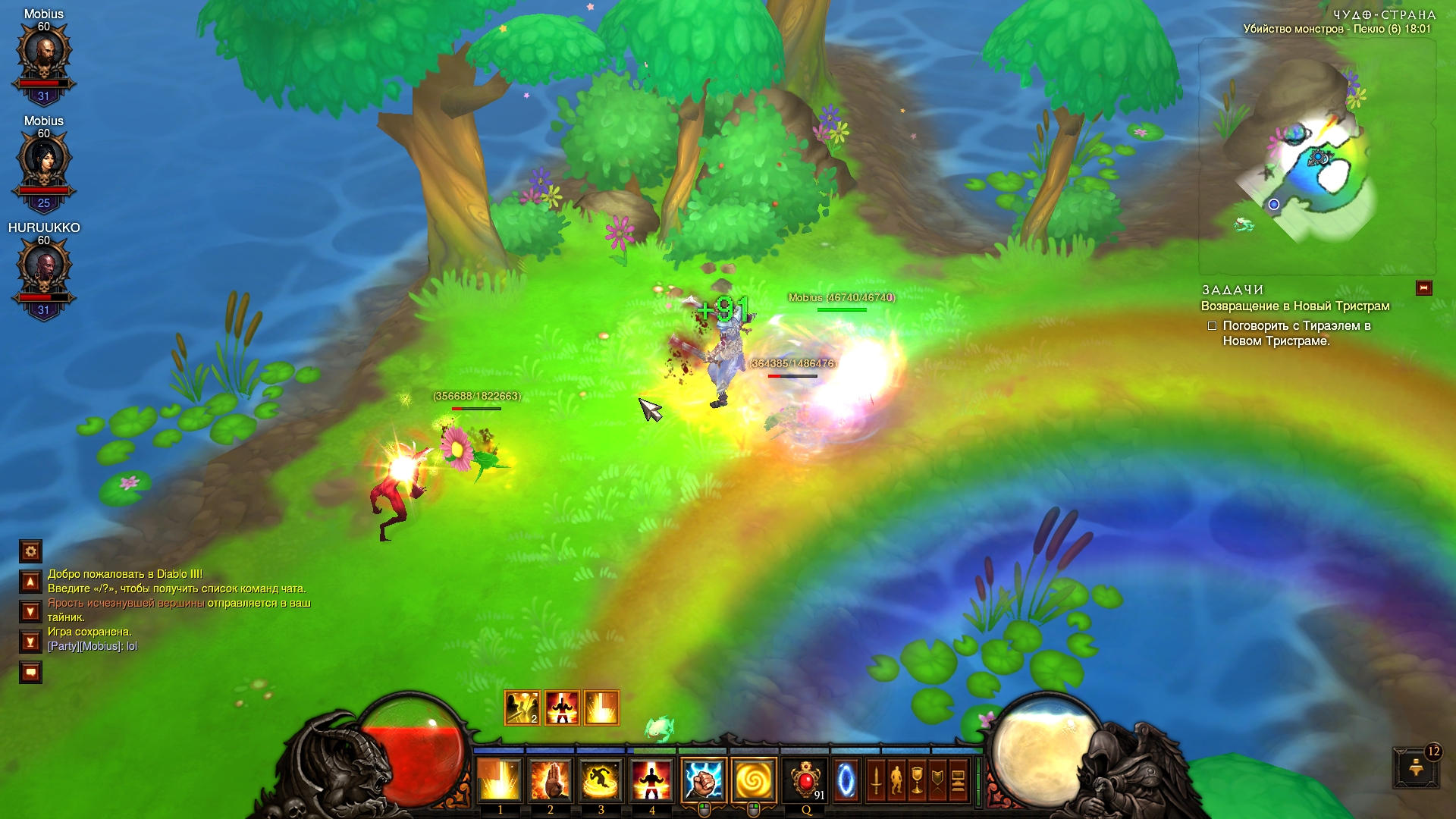Click the party buff icon with stack 2
The height and width of the screenshot is (819, 1456).
(522, 708)
